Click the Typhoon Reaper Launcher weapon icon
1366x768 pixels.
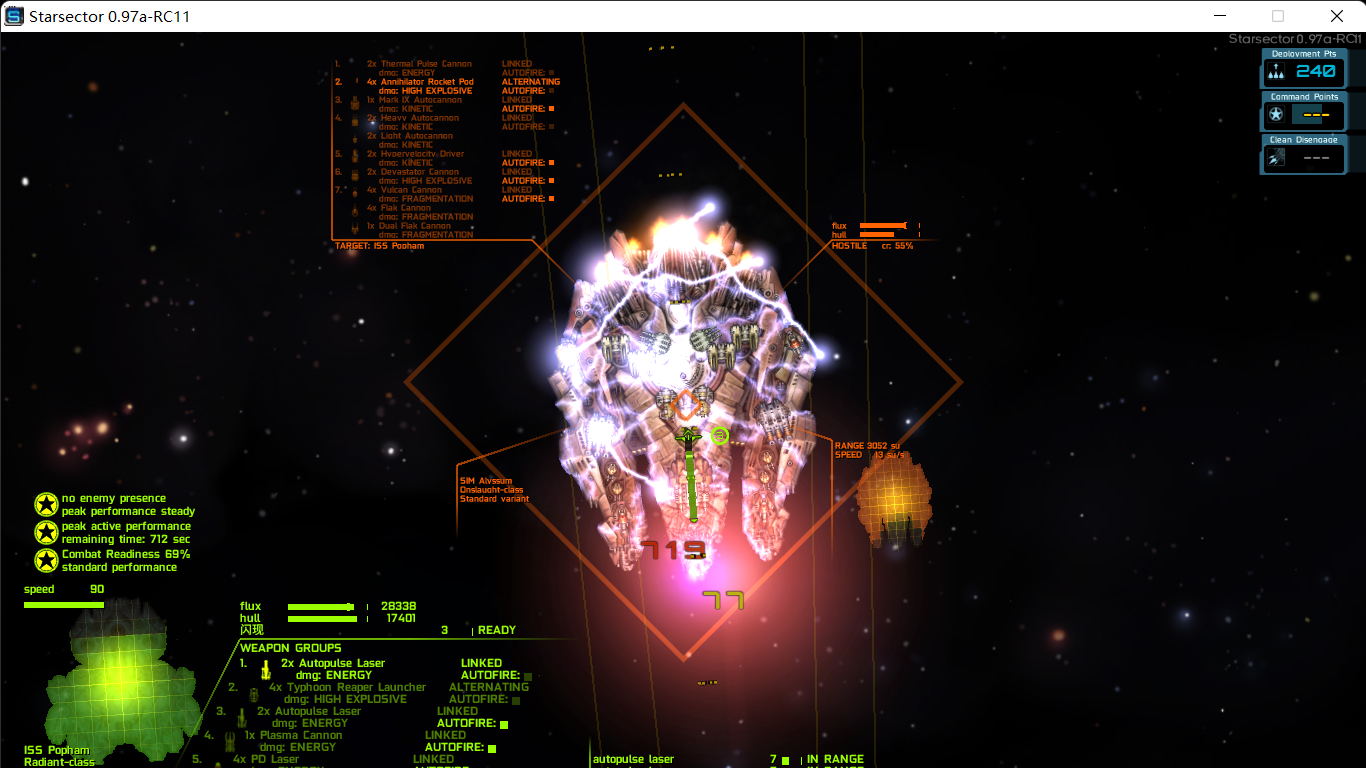254,694
